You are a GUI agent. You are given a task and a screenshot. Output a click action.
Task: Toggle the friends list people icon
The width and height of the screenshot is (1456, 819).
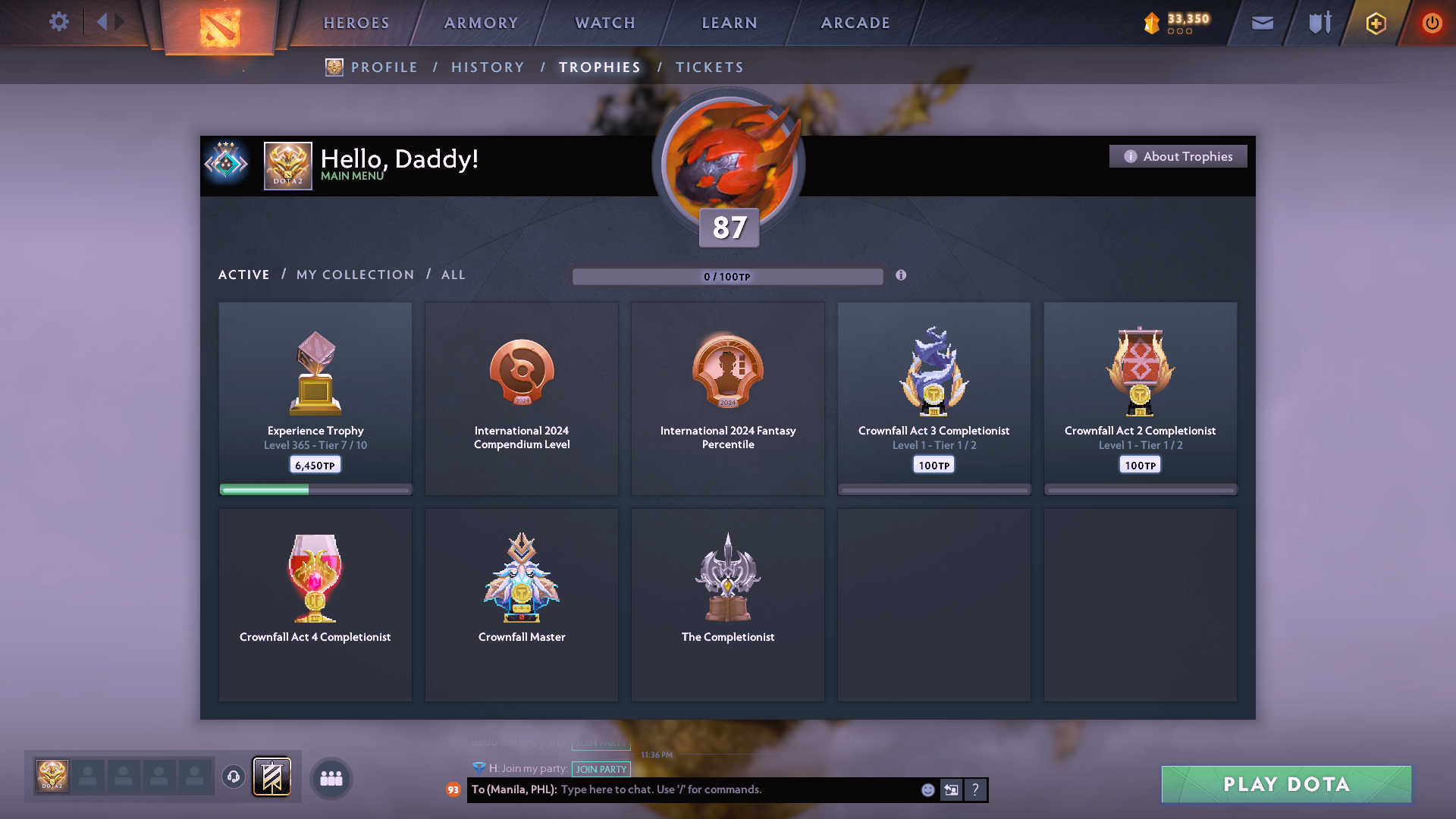click(x=330, y=778)
